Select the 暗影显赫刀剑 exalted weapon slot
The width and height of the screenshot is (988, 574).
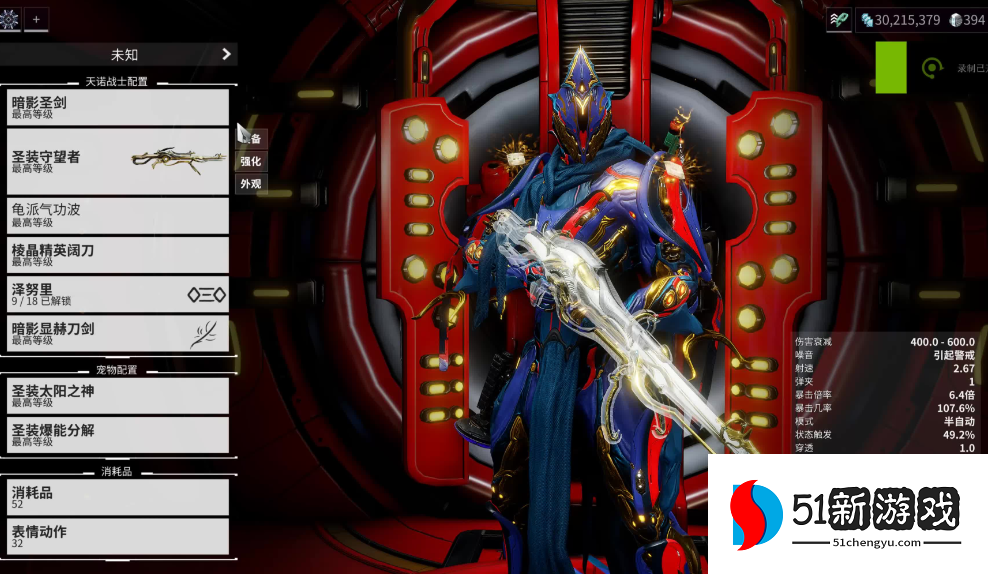click(x=118, y=333)
